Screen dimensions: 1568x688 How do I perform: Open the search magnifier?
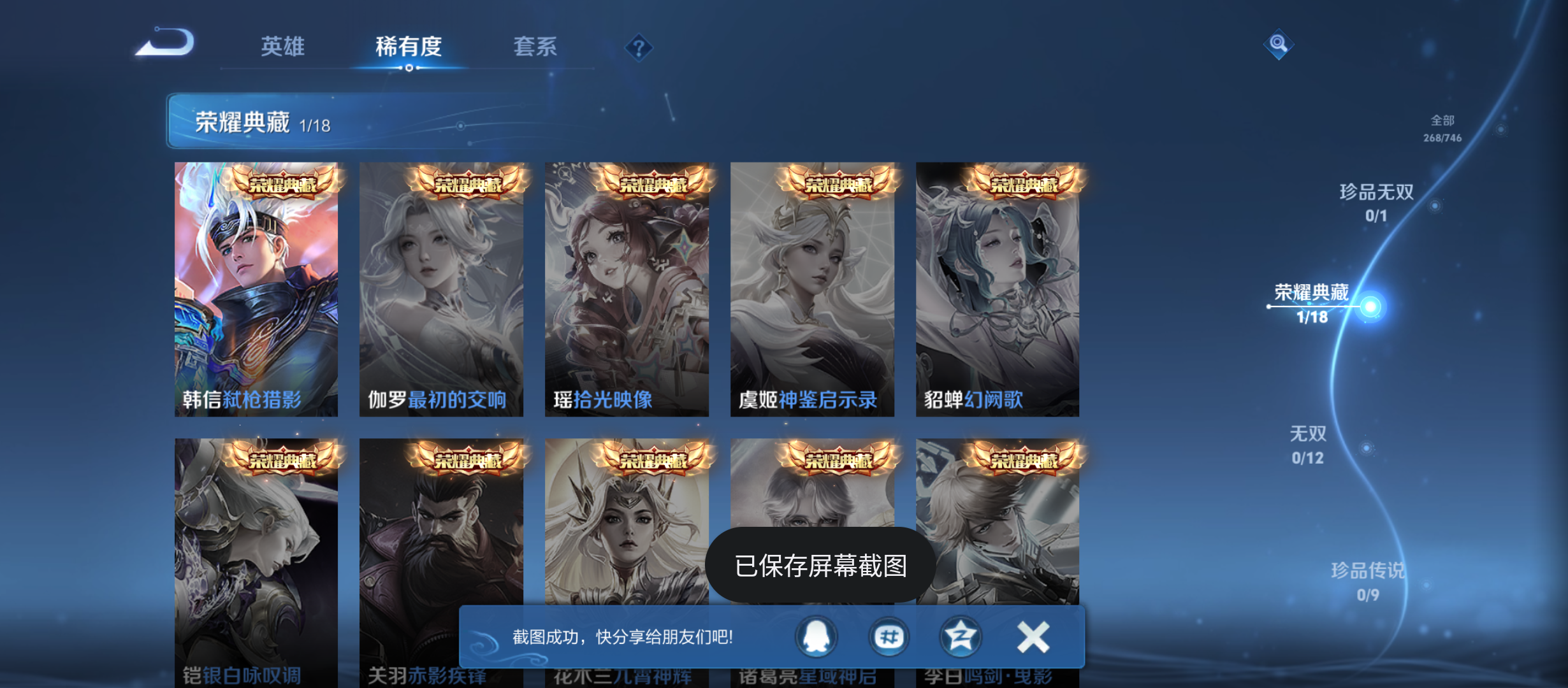tap(1279, 45)
